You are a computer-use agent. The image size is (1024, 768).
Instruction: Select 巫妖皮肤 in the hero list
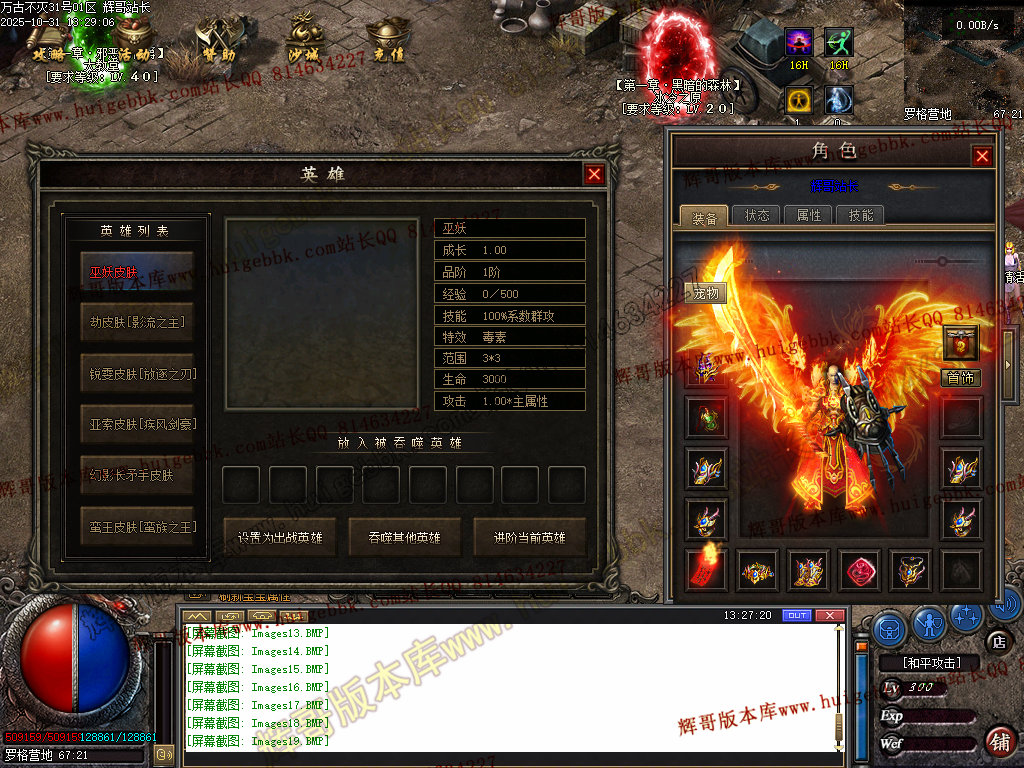pos(137,271)
